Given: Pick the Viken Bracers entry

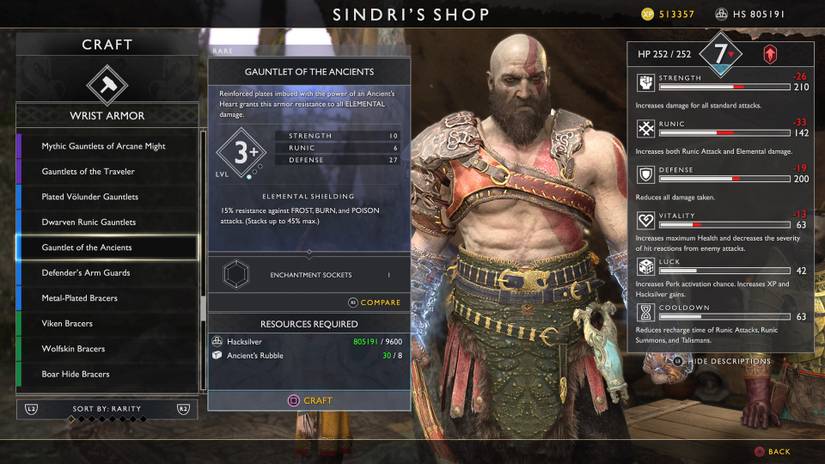Looking at the screenshot, I should pyautogui.click(x=68, y=323).
